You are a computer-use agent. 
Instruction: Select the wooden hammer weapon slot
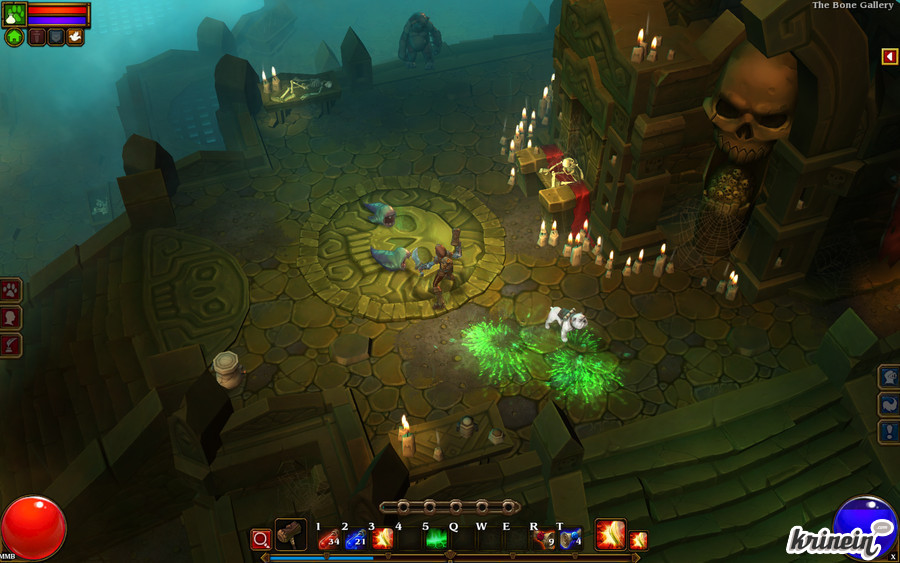291,535
